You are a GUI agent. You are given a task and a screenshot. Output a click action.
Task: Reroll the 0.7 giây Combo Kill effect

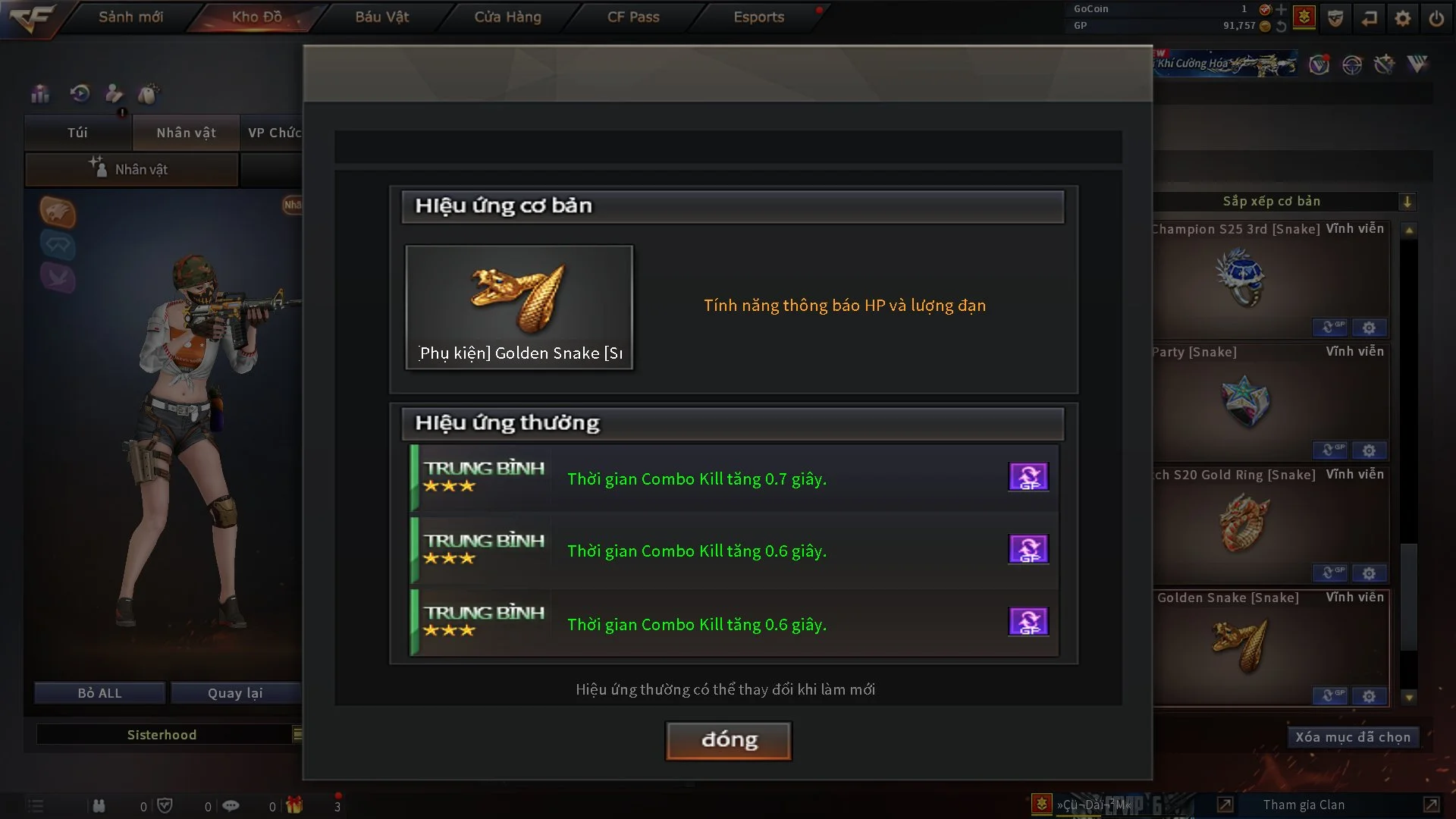click(x=1028, y=477)
